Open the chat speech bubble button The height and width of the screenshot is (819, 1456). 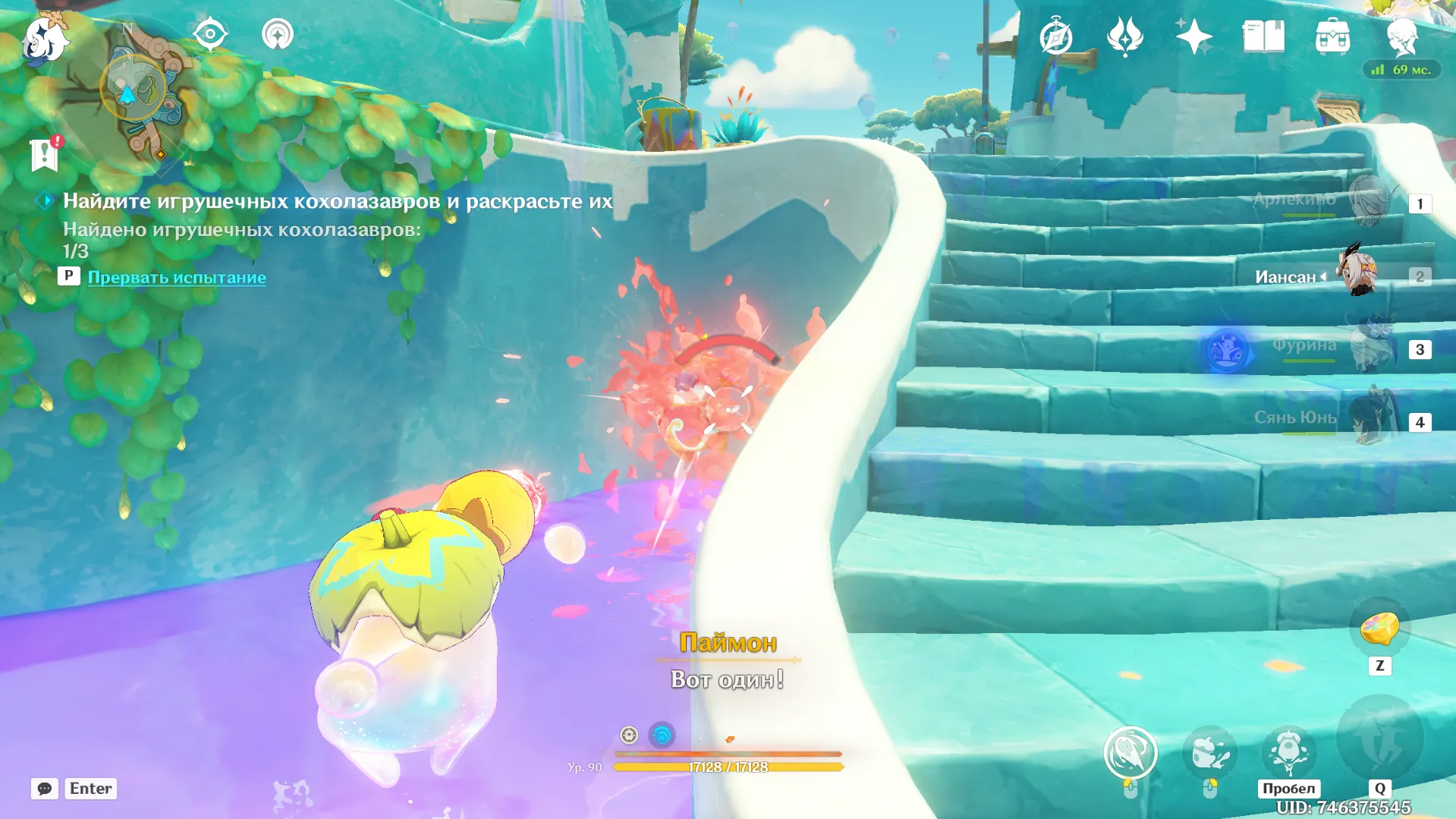point(45,789)
